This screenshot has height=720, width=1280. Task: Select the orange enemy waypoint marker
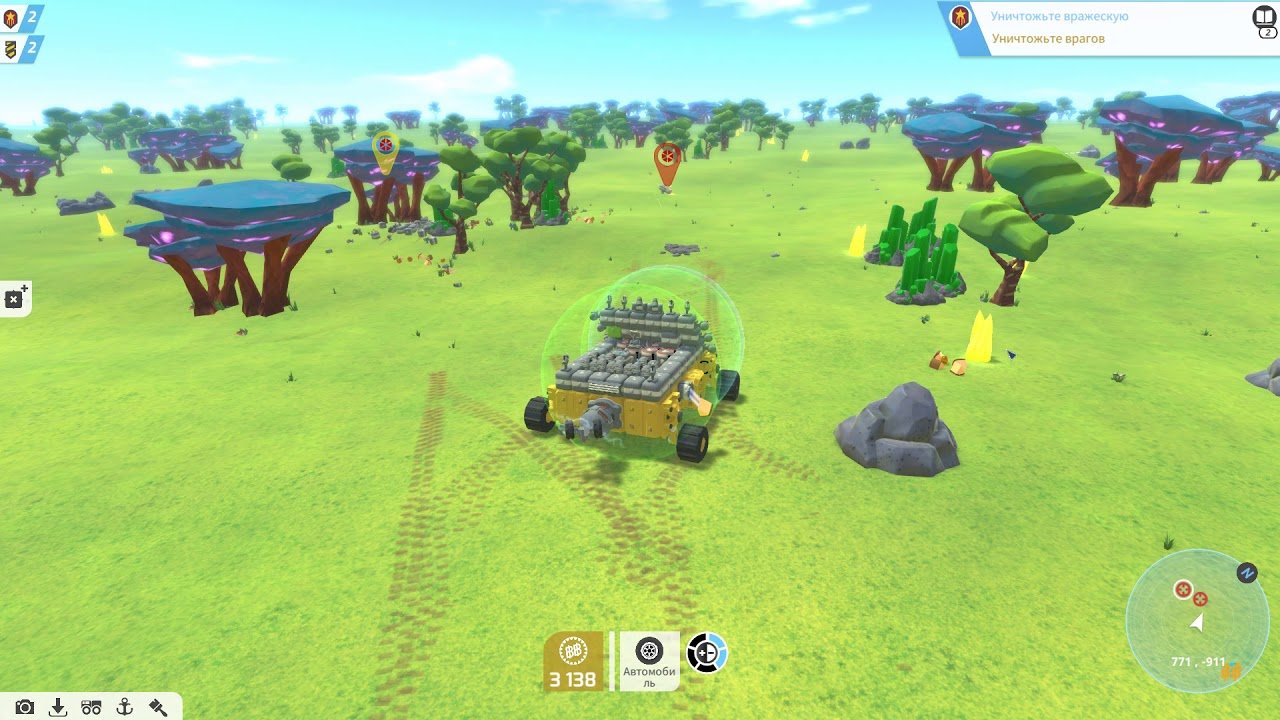(x=667, y=160)
